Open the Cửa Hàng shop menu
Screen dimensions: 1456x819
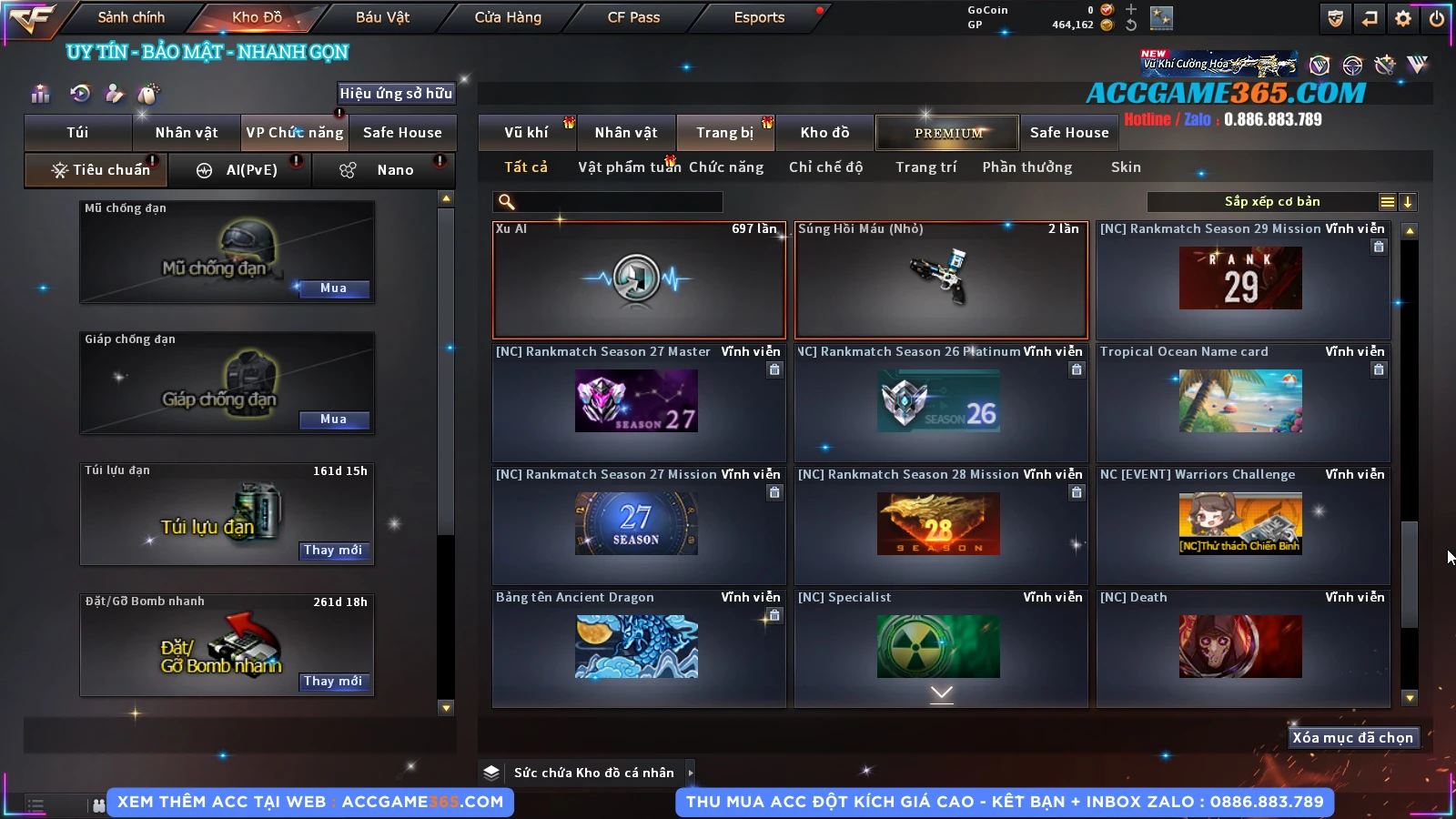(x=508, y=17)
